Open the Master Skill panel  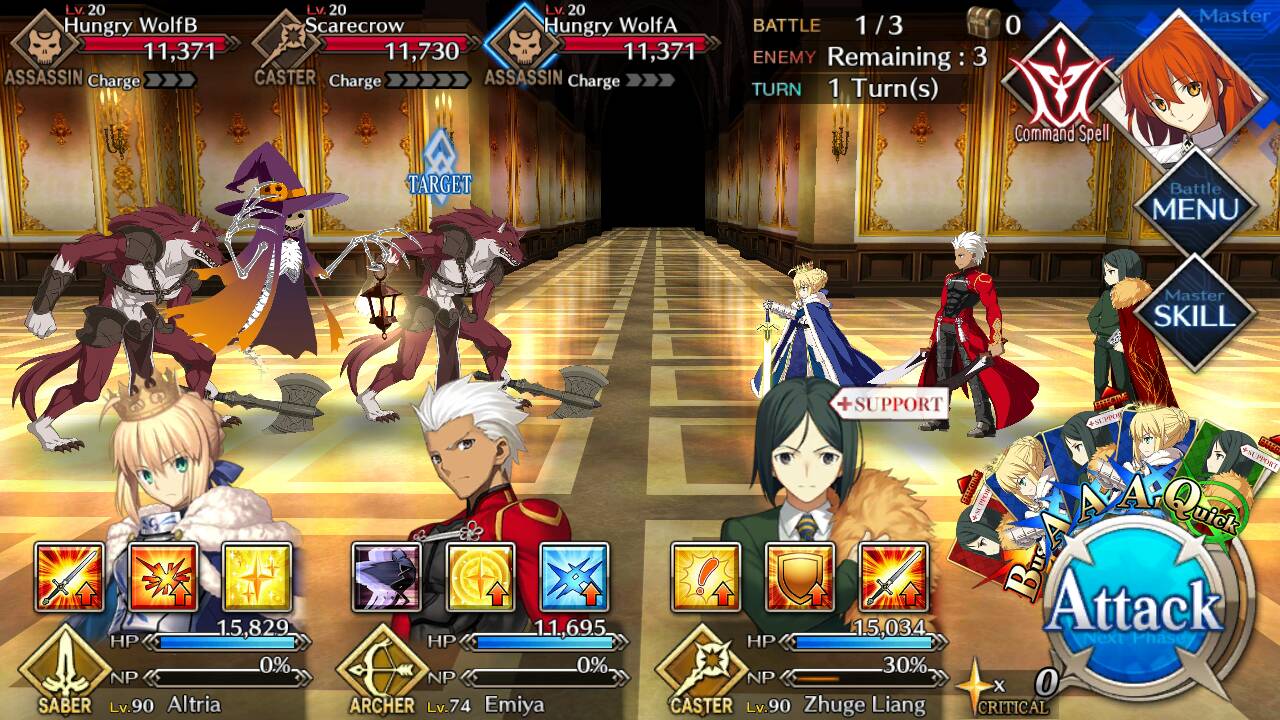[1196, 312]
